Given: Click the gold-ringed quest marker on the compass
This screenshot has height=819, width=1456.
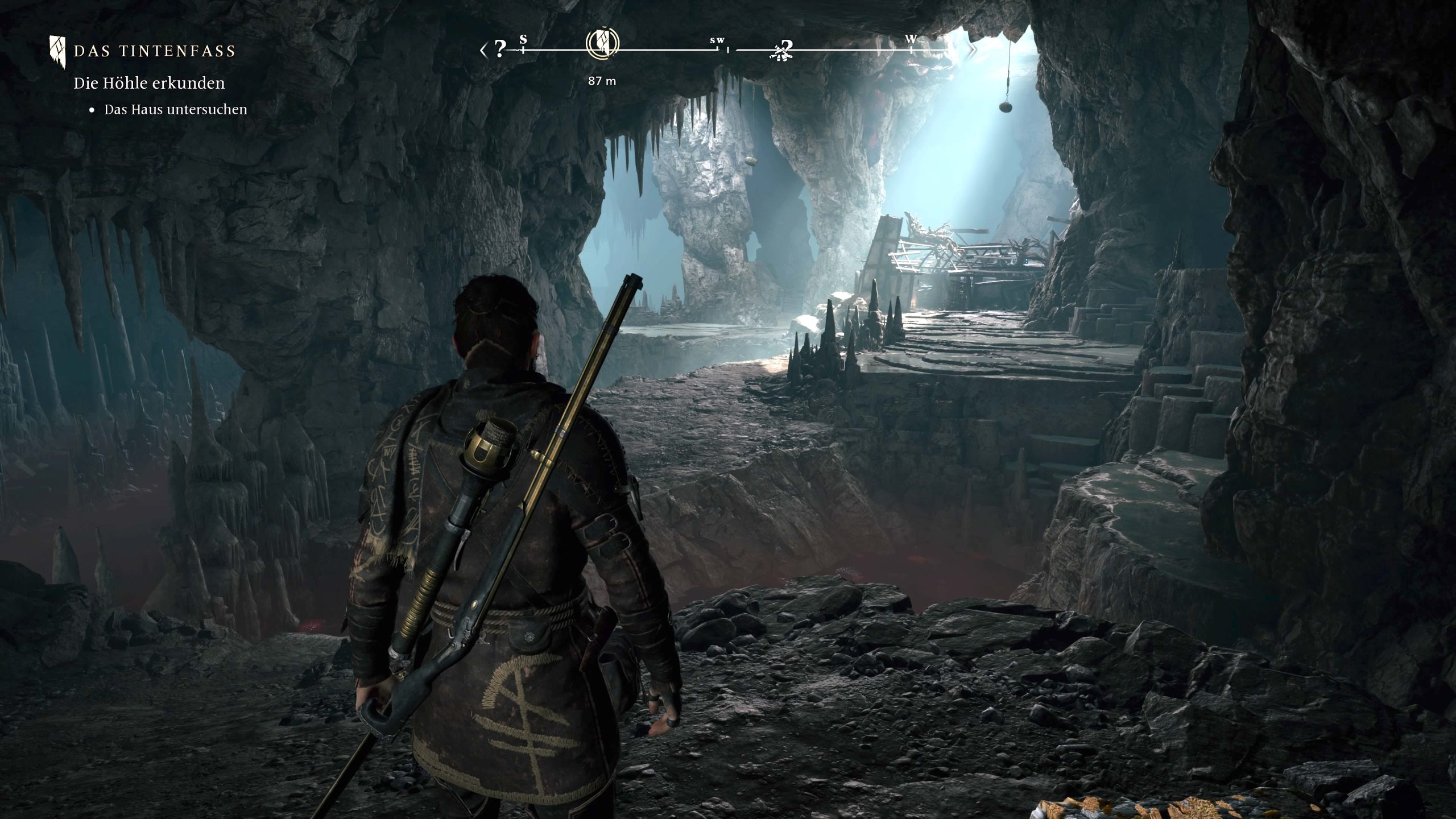Looking at the screenshot, I should coord(602,44).
